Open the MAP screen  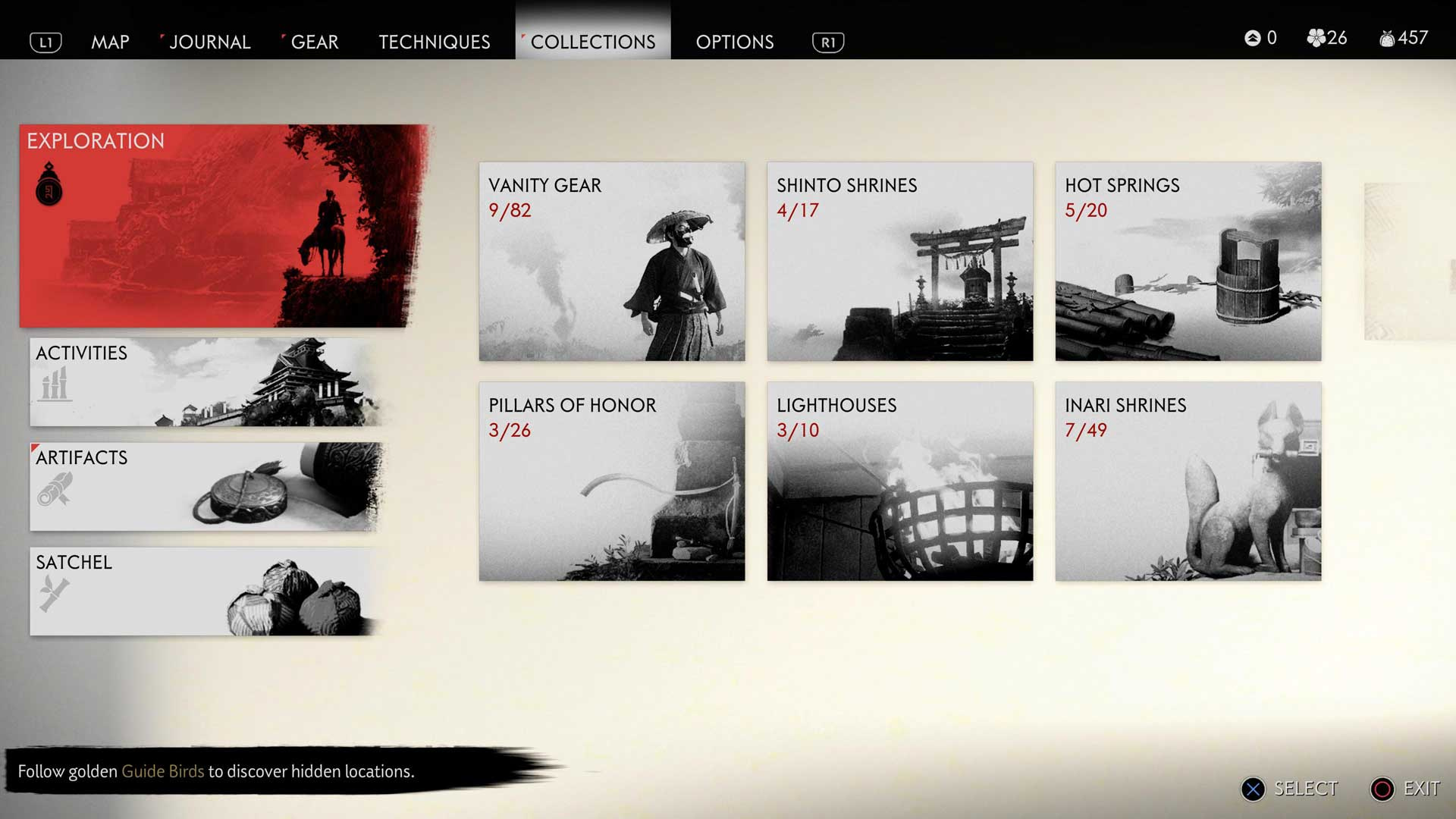(111, 42)
